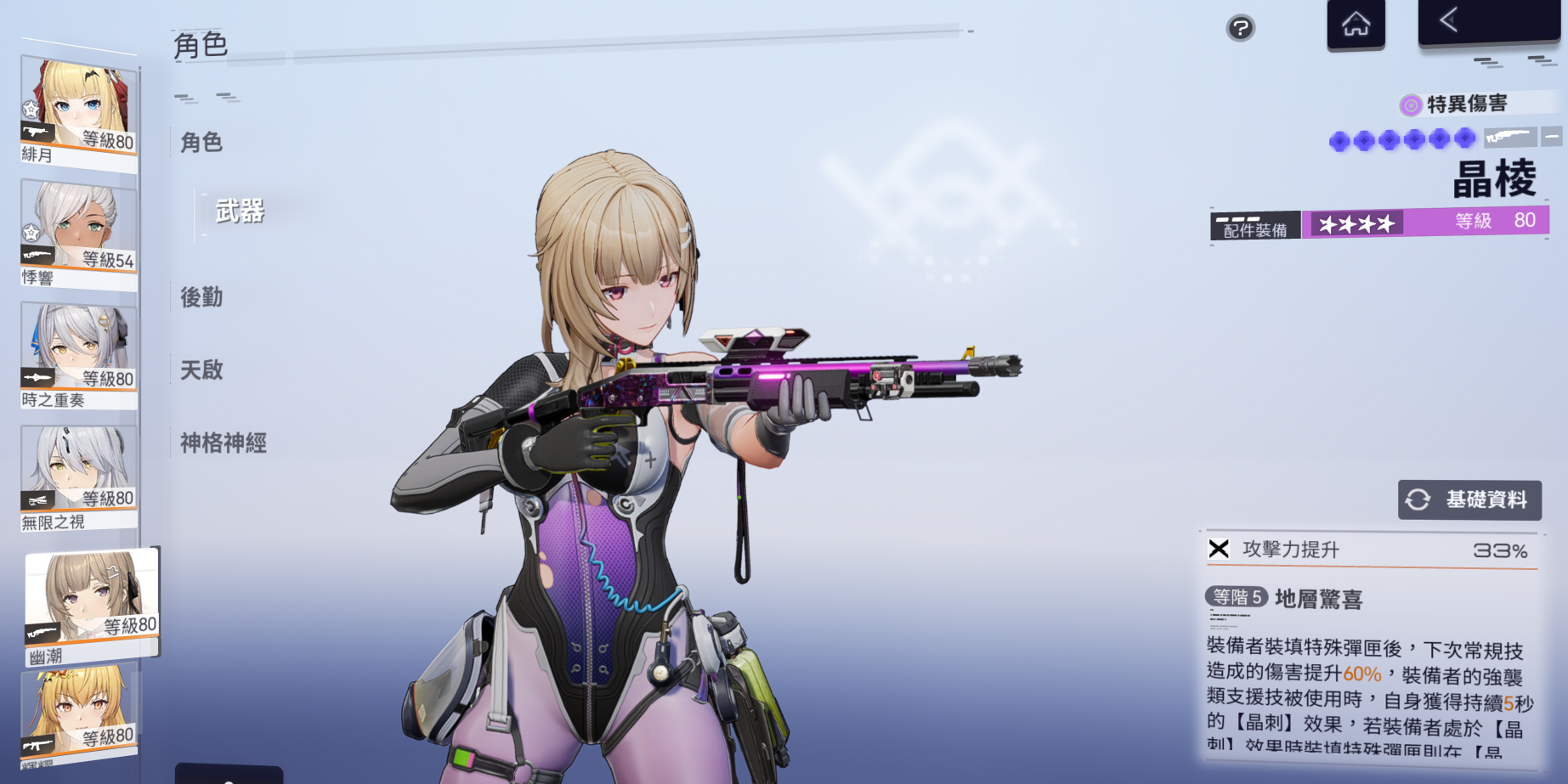
Task: Toggle to 基礎資料 basic info
Action: (x=1469, y=499)
